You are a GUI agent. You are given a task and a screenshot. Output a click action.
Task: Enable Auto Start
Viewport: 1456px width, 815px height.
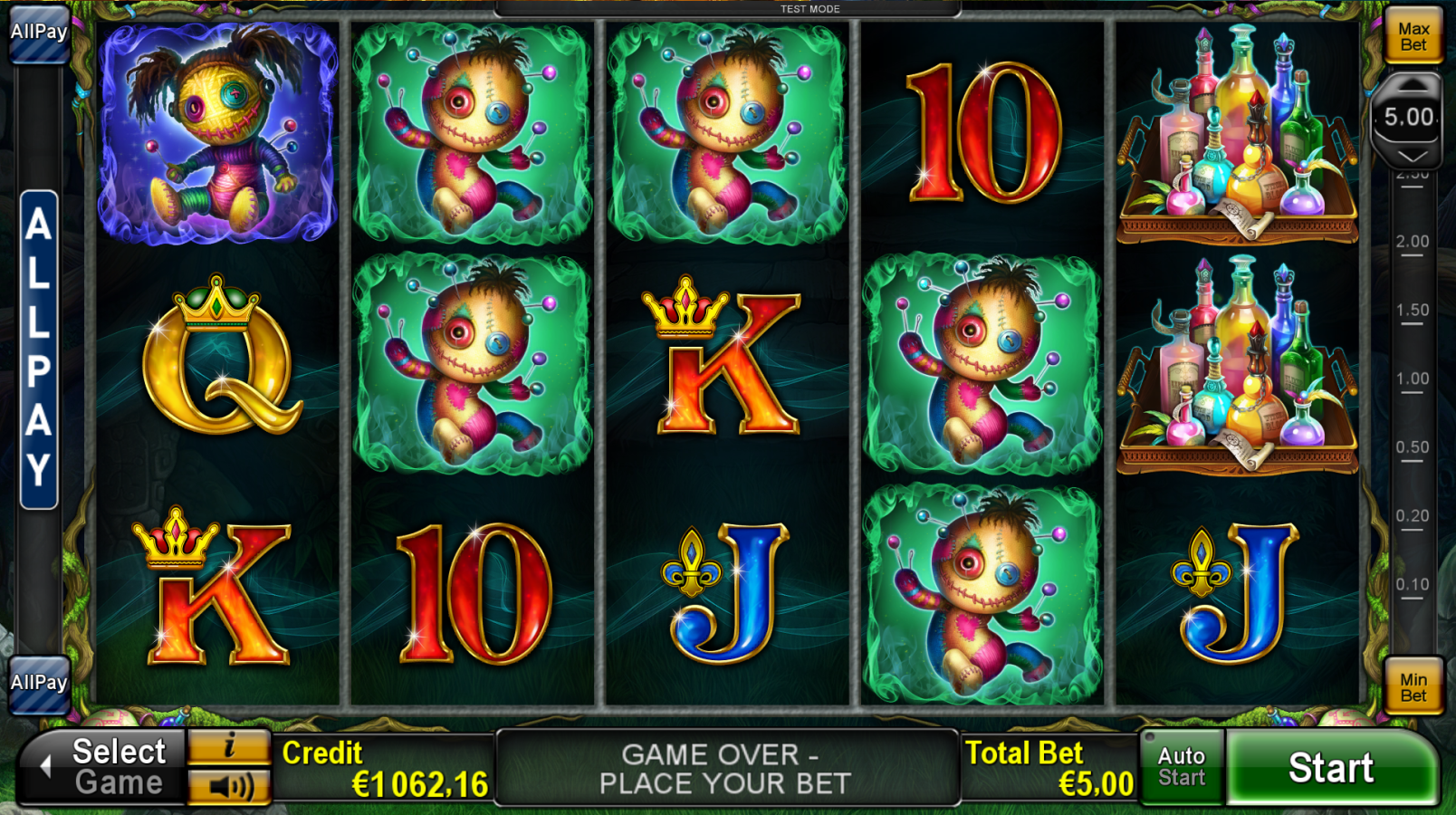pos(1181,766)
